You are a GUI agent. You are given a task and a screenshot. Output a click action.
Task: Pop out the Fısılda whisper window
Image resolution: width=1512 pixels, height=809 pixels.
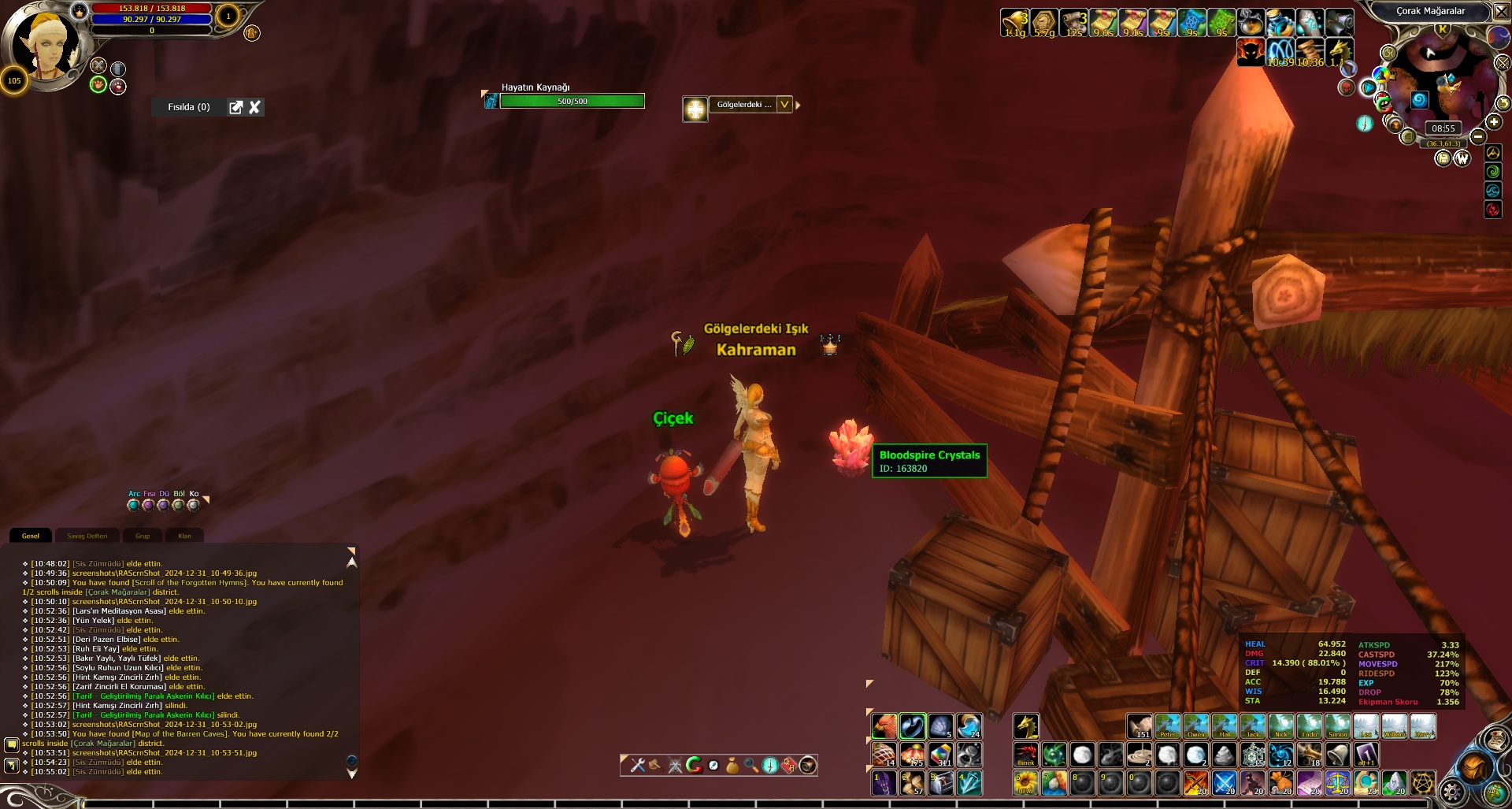point(235,107)
